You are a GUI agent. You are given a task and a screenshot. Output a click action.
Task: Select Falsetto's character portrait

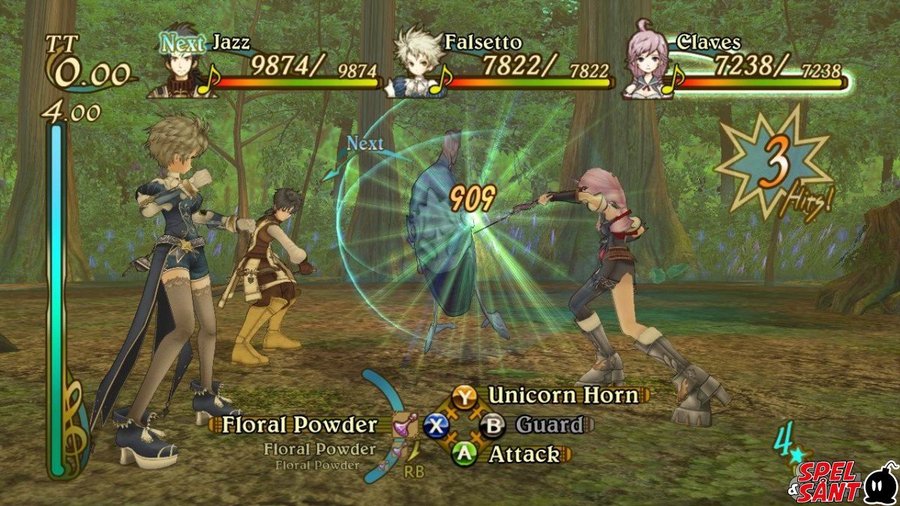click(x=413, y=66)
